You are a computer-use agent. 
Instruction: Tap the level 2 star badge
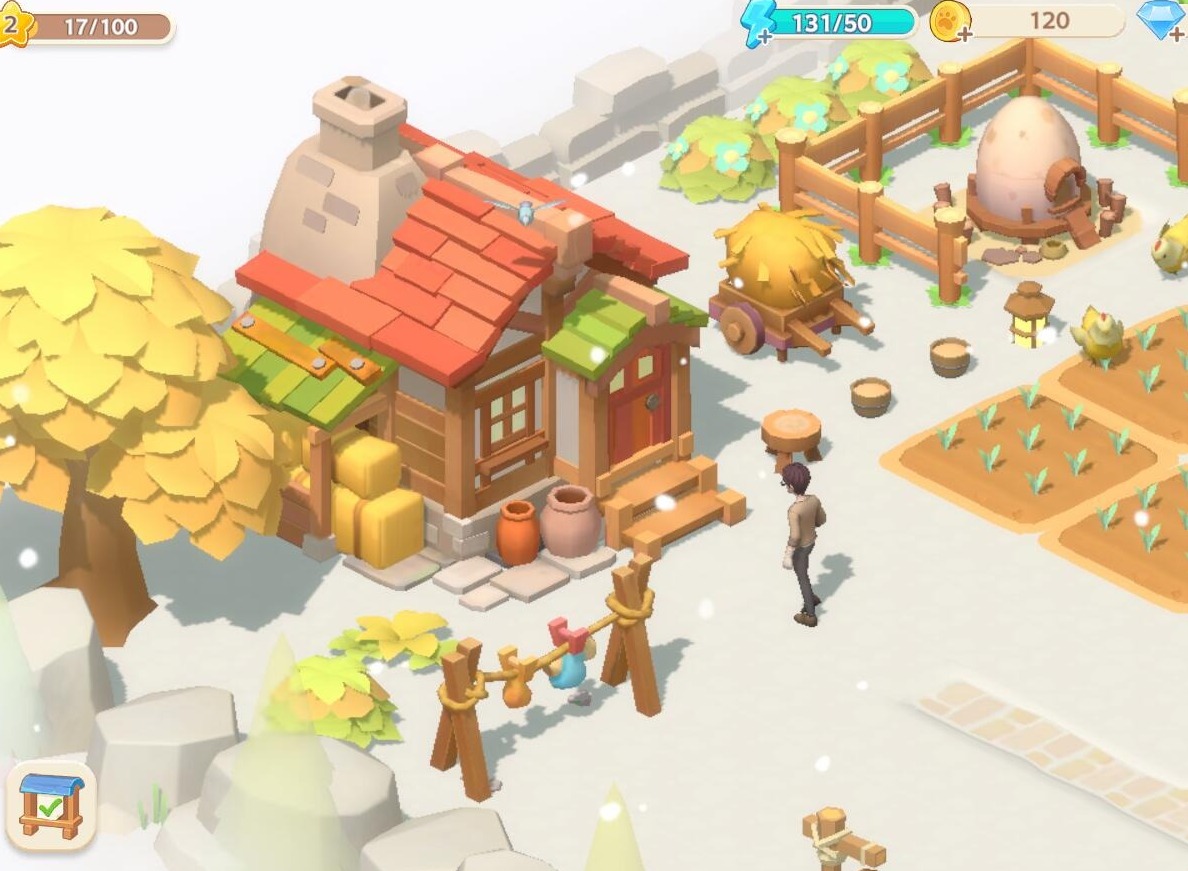click(12, 26)
